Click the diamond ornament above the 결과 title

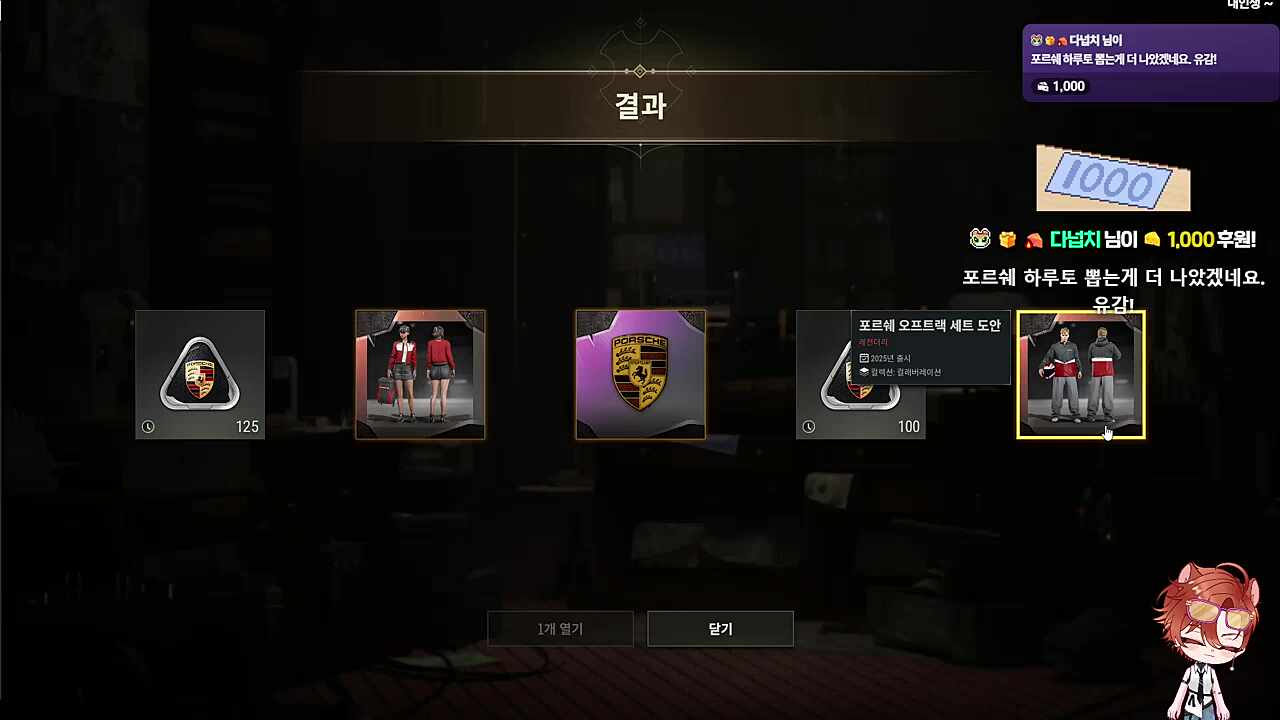click(640, 70)
